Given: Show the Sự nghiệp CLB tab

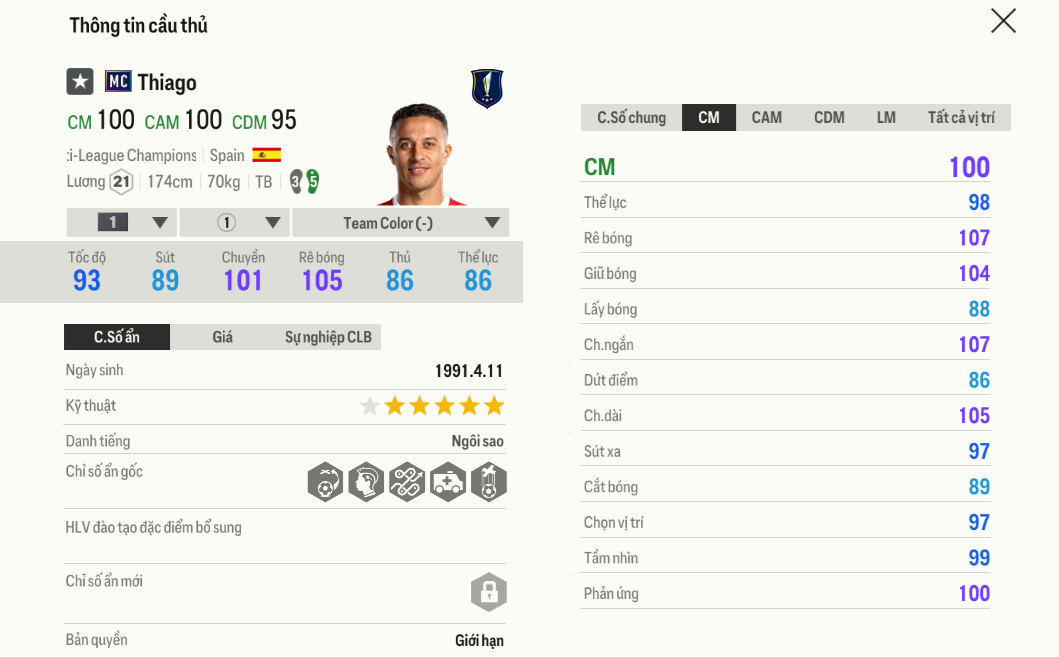Looking at the screenshot, I should (x=328, y=337).
